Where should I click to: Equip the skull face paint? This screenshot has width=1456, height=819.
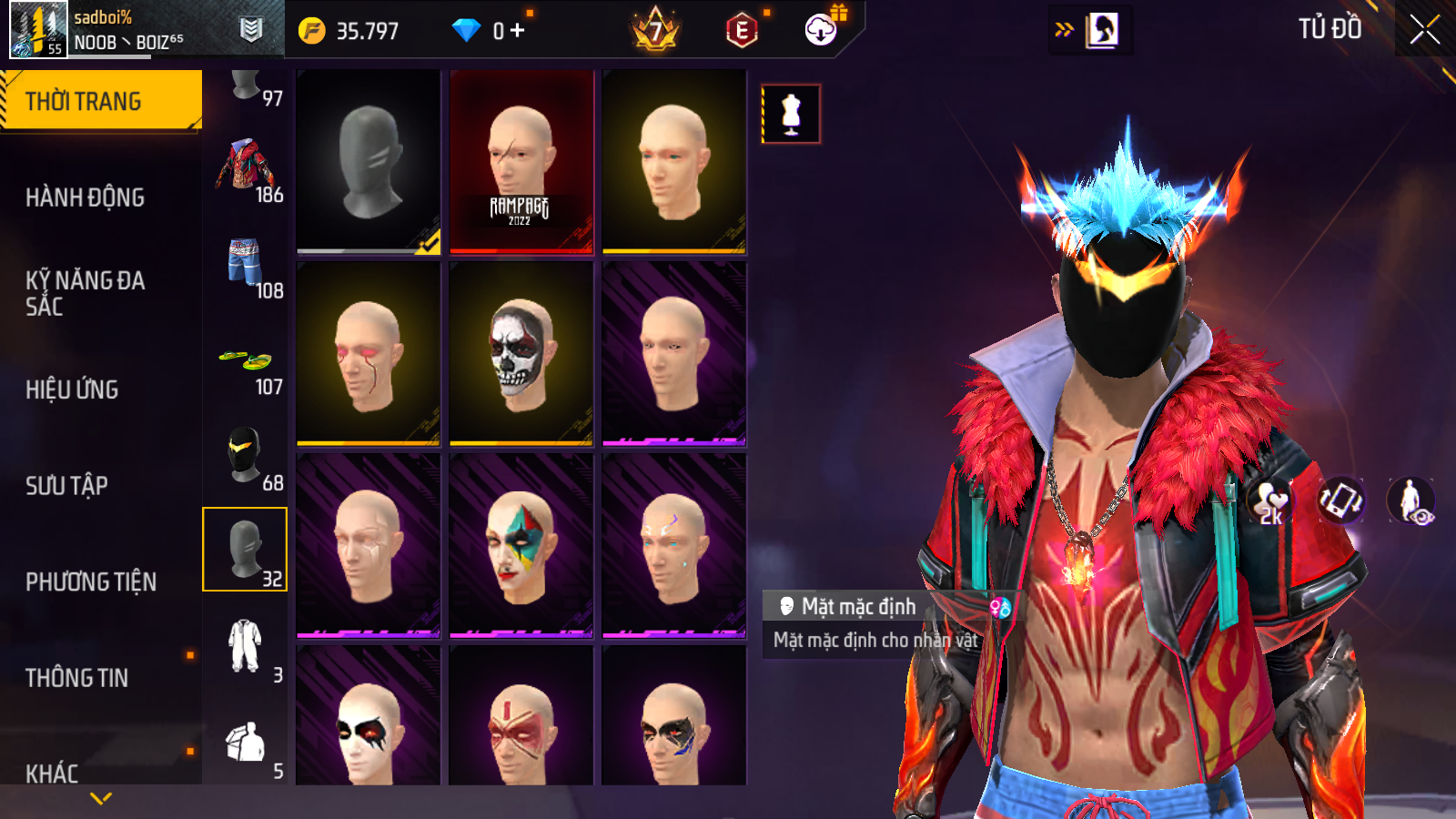[521, 354]
